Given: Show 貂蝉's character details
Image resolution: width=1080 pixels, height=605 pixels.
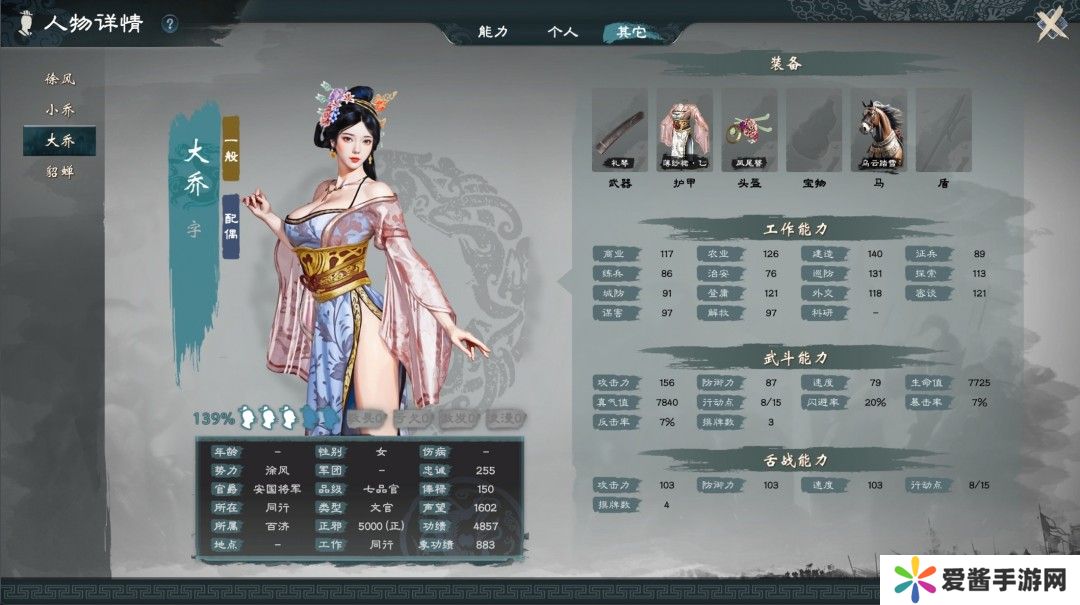Looking at the screenshot, I should click(x=60, y=172).
